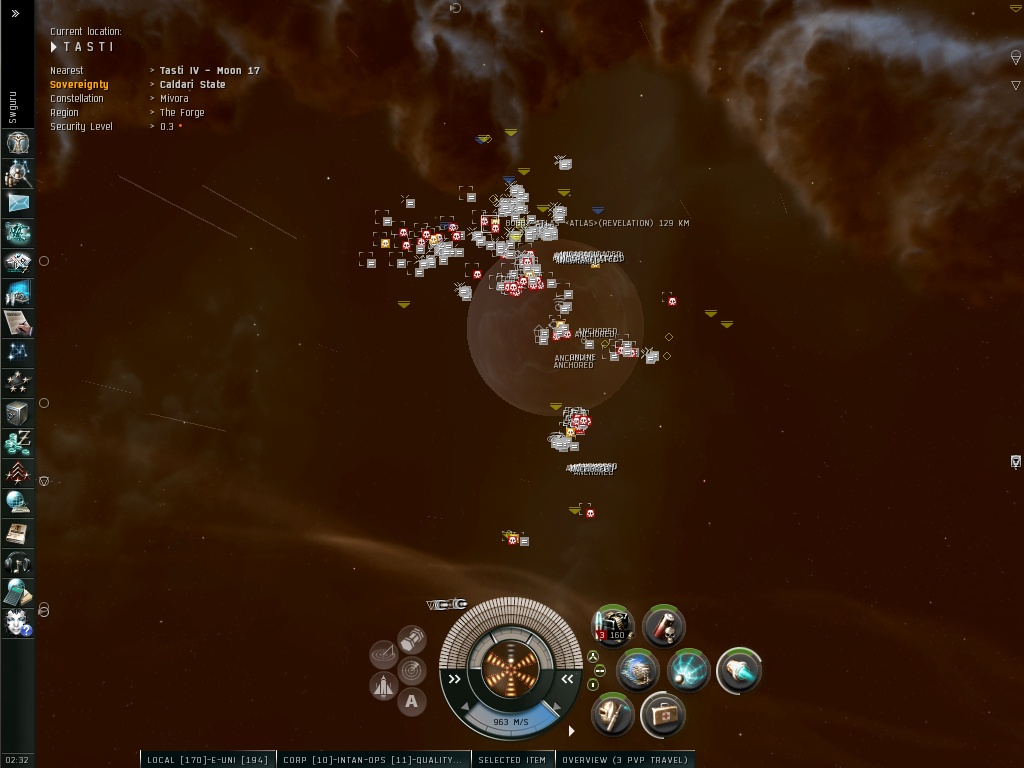This screenshot has height=768, width=1024.
Task: Open the star map globe icon
Action: (x=18, y=502)
